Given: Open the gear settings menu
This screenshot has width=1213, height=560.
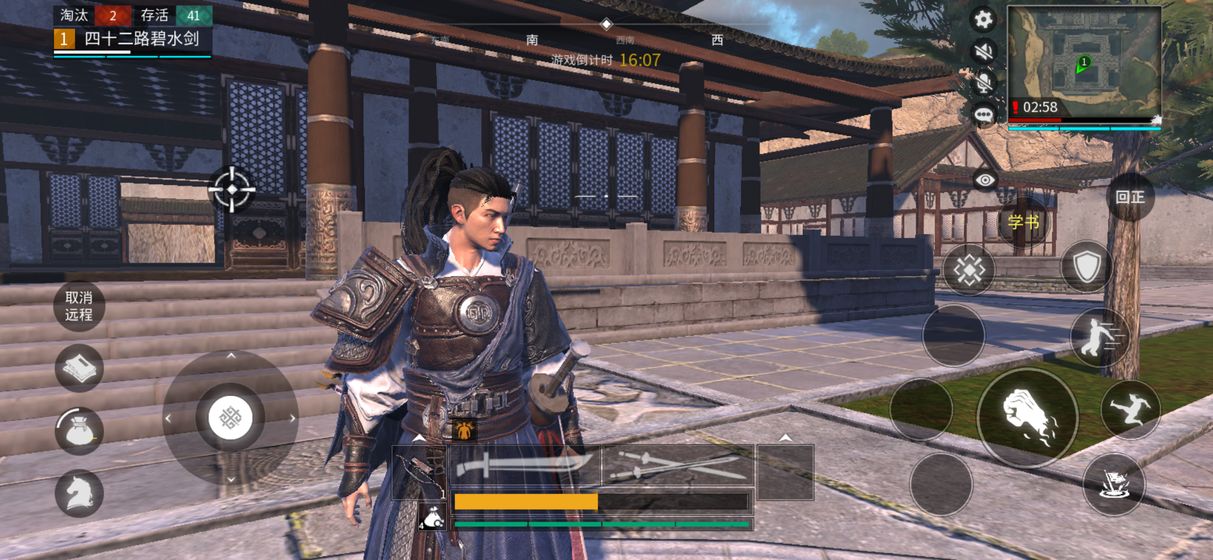Looking at the screenshot, I should pyautogui.click(x=984, y=19).
